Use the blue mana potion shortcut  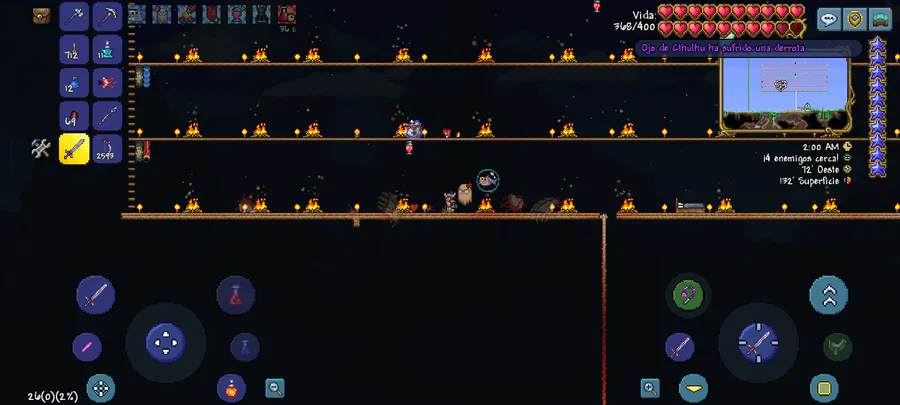(x=245, y=347)
